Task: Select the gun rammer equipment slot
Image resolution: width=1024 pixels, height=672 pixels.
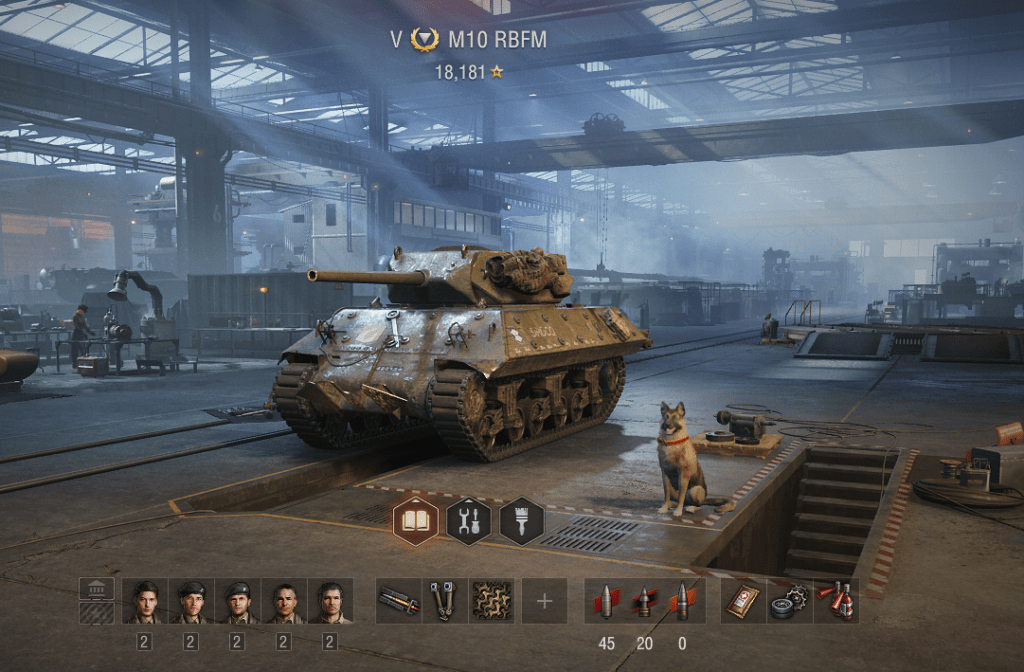Action: point(398,601)
